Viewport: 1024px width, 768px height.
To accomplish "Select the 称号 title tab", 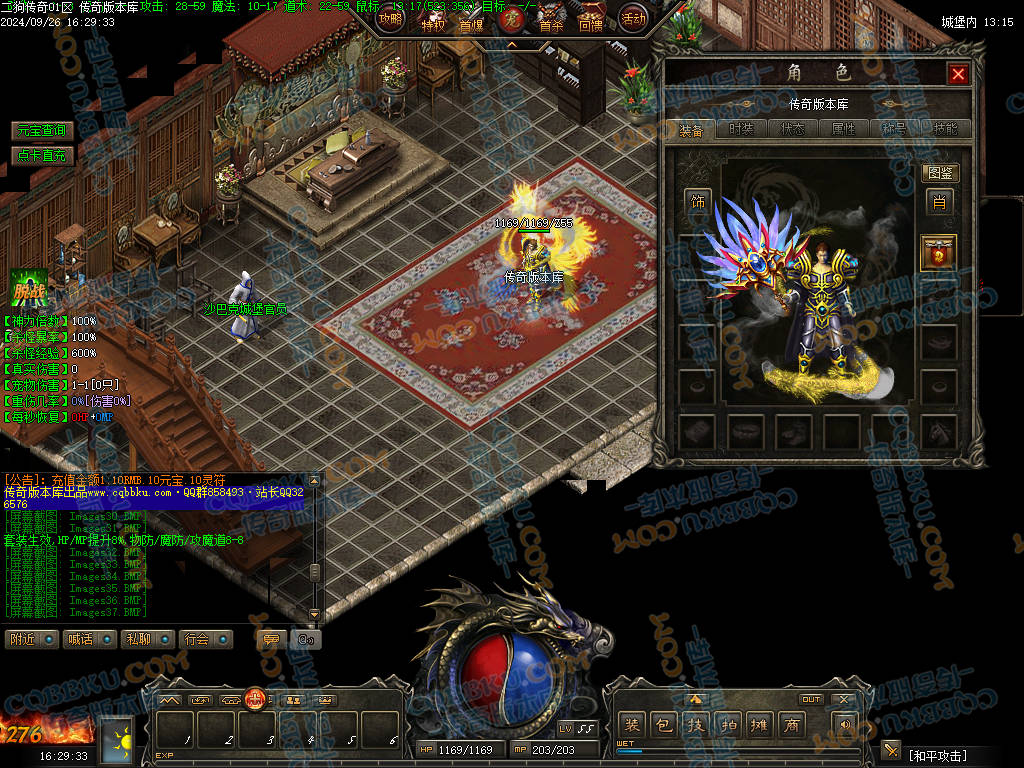I will tap(894, 129).
